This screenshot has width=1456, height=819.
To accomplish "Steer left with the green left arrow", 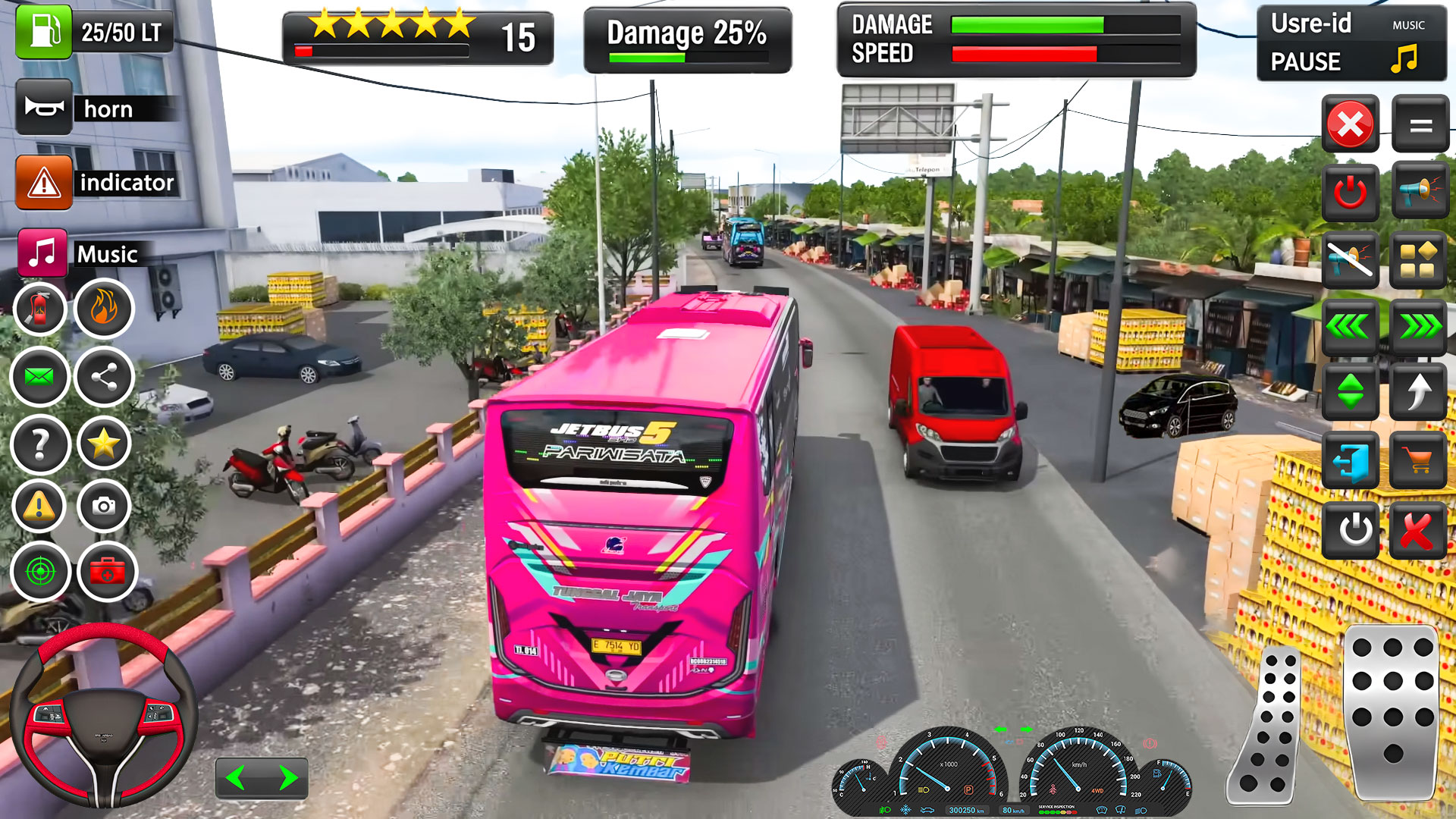I will tap(236, 778).
